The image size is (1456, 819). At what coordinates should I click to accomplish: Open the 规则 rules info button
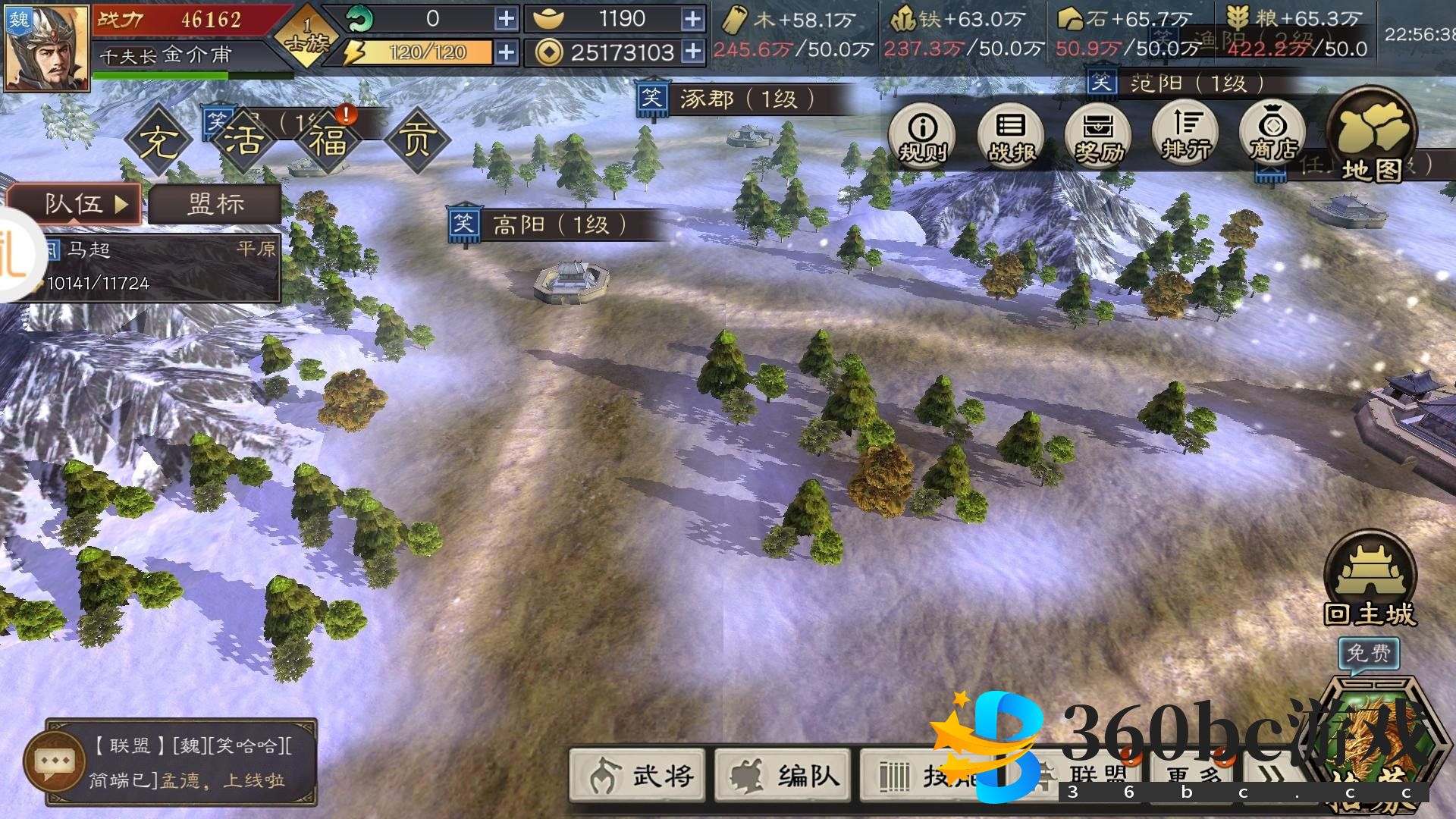tap(922, 134)
